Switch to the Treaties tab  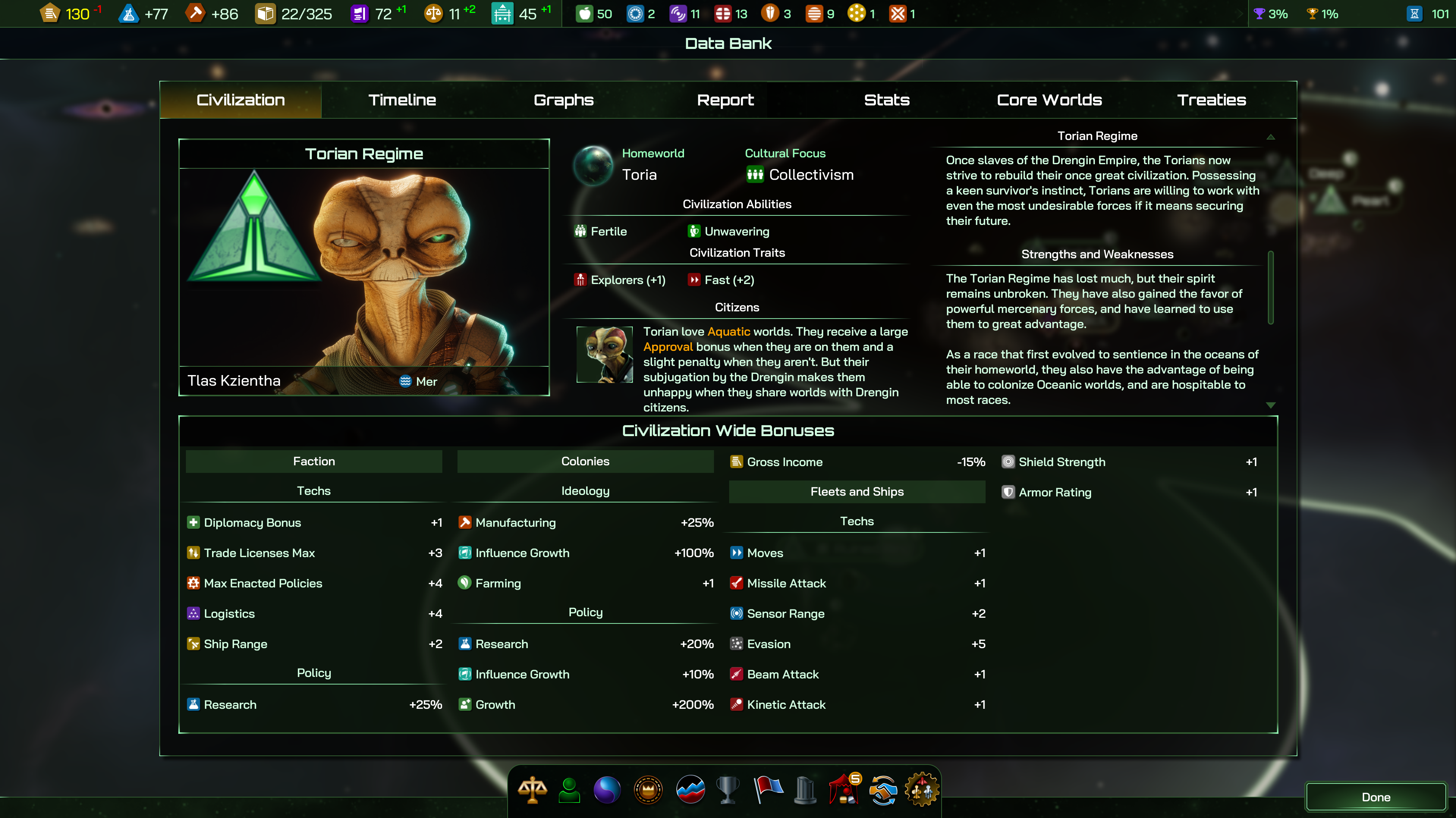[x=1211, y=100]
